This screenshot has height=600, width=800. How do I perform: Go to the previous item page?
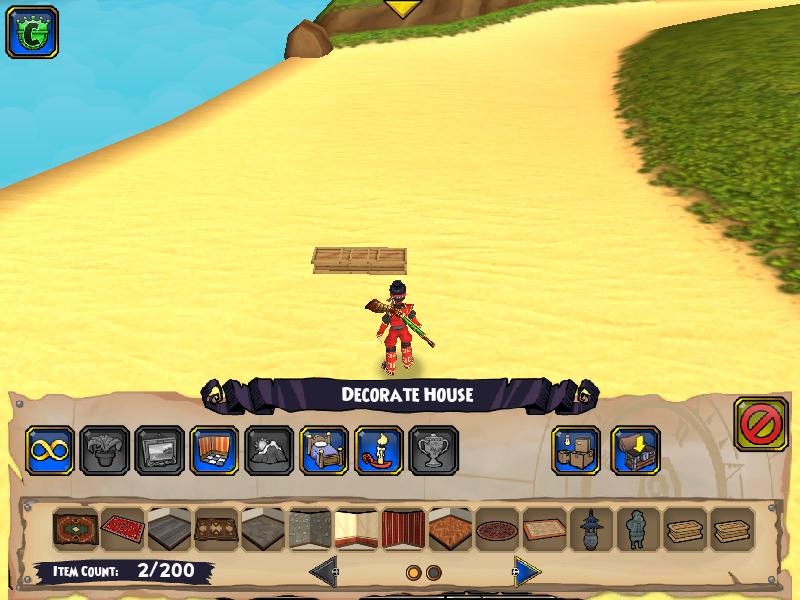[x=322, y=572]
